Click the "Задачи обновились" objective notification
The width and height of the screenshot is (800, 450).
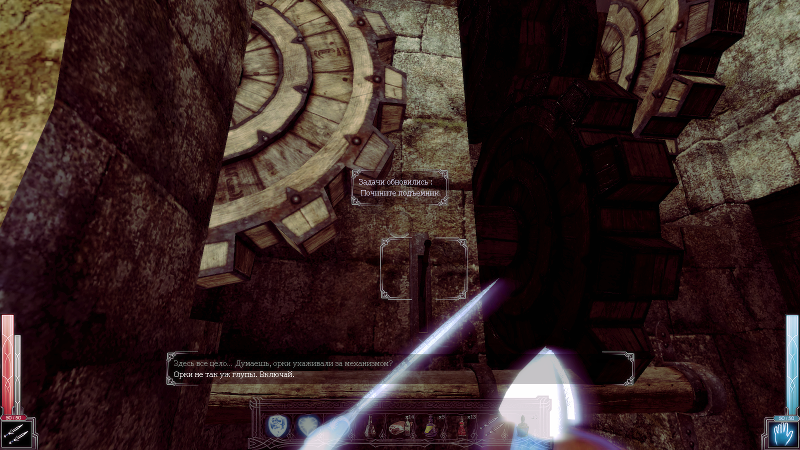(x=398, y=188)
